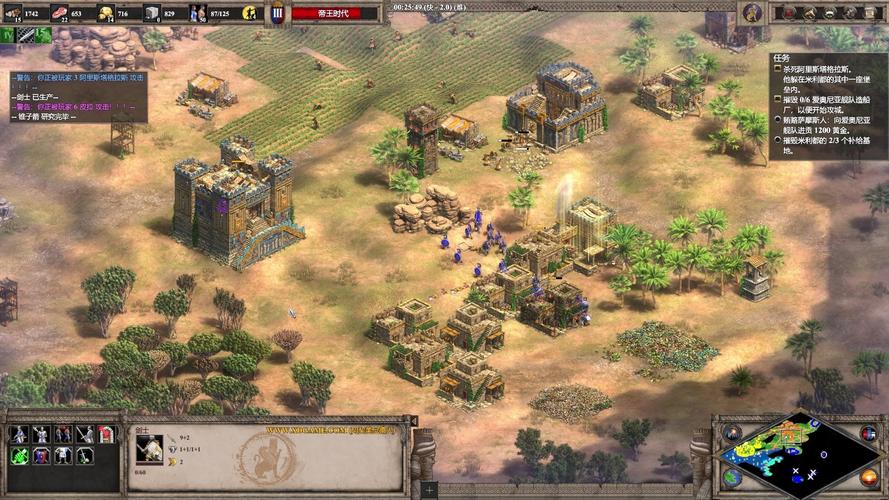Click the green command icon in the command panel
Viewport: 889px width, 500px height.
19,456
